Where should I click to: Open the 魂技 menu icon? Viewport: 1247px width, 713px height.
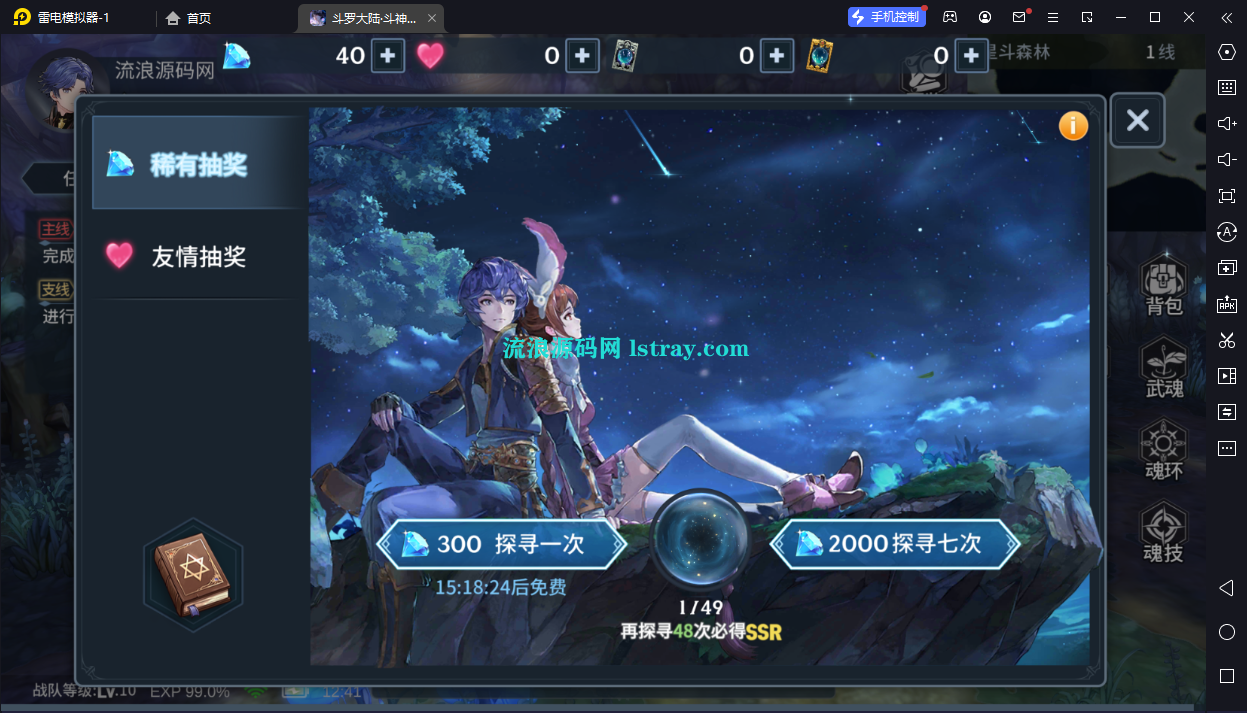tap(1164, 534)
